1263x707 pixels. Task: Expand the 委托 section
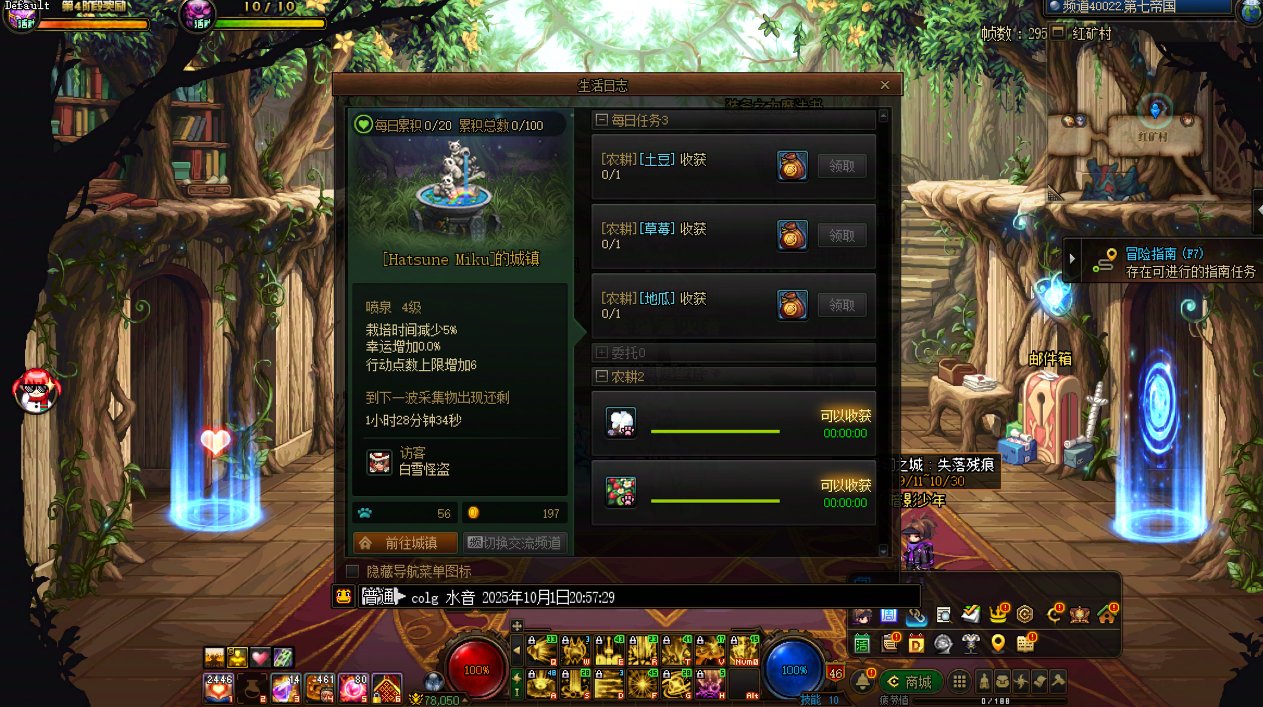(x=602, y=352)
